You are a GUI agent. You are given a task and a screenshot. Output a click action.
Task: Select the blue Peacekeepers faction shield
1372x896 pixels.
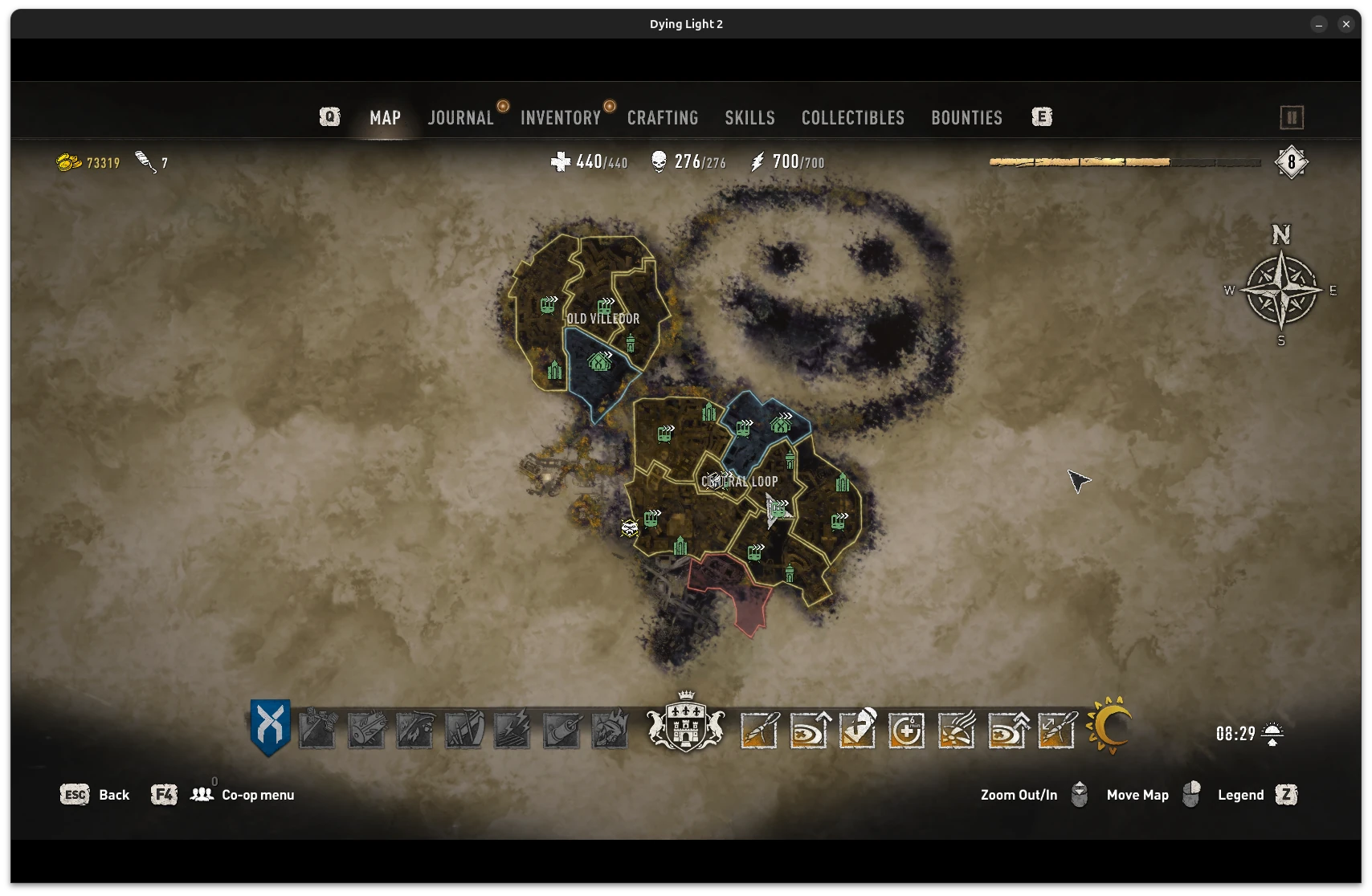pyautogui.click(x=270, y=727)
